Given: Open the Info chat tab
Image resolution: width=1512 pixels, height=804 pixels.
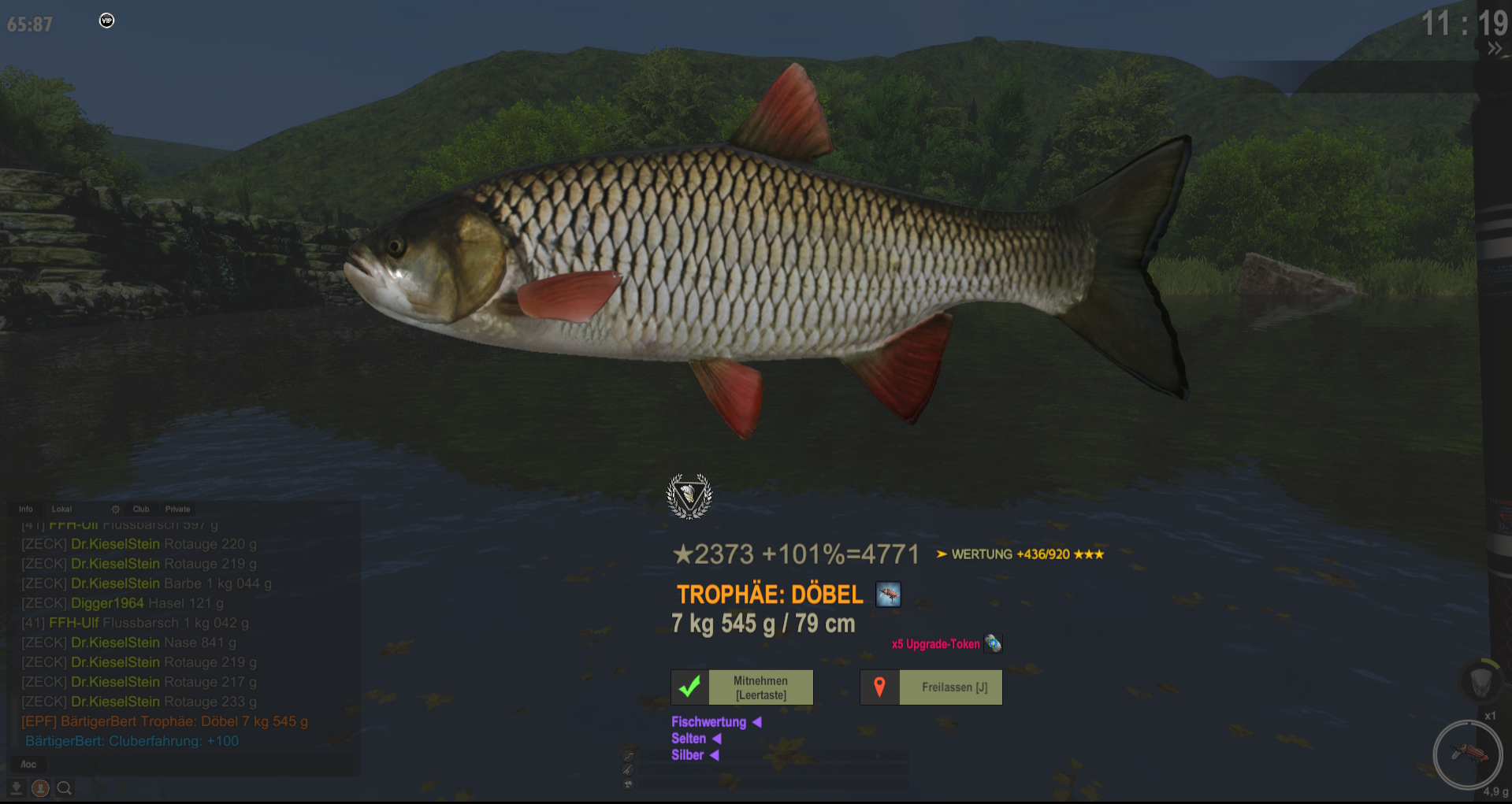Looking at the screenshot, I should click(x=26, y=509).
